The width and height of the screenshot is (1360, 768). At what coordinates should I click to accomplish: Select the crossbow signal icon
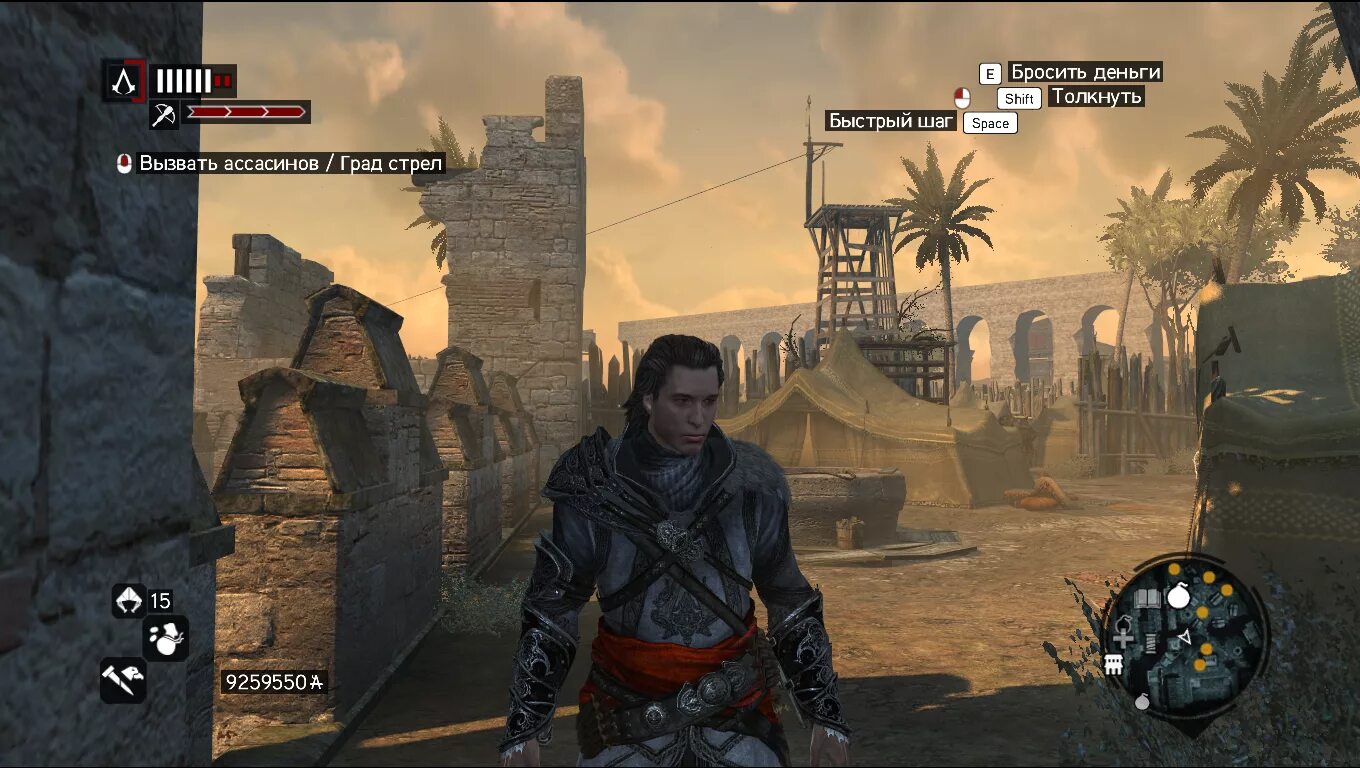point(164,114)
